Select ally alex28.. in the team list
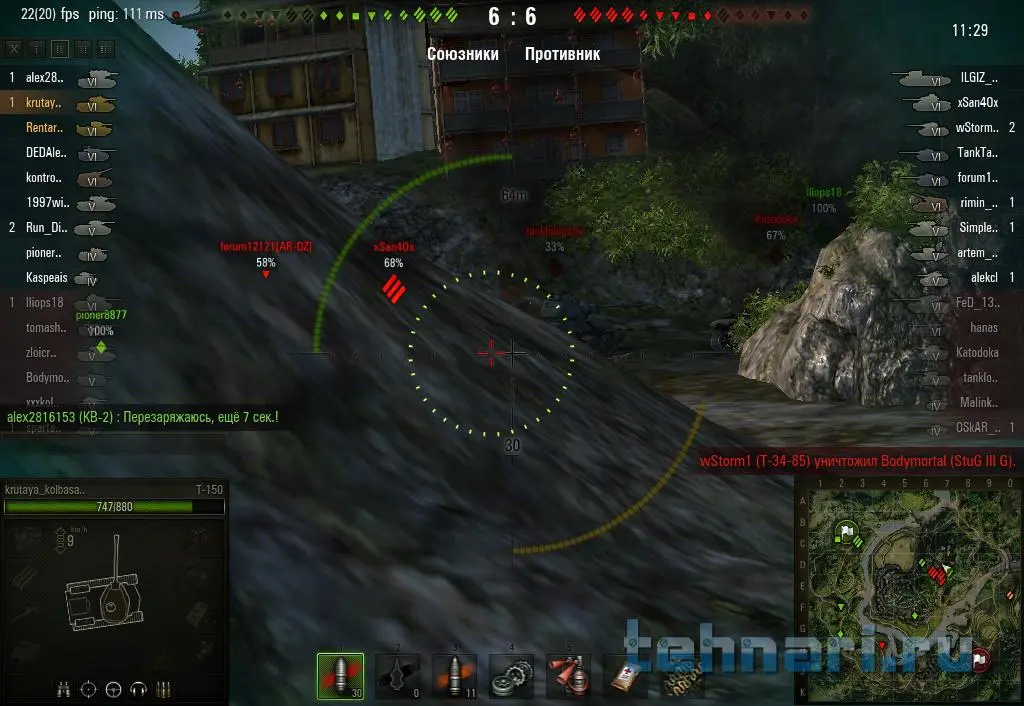 44,77
